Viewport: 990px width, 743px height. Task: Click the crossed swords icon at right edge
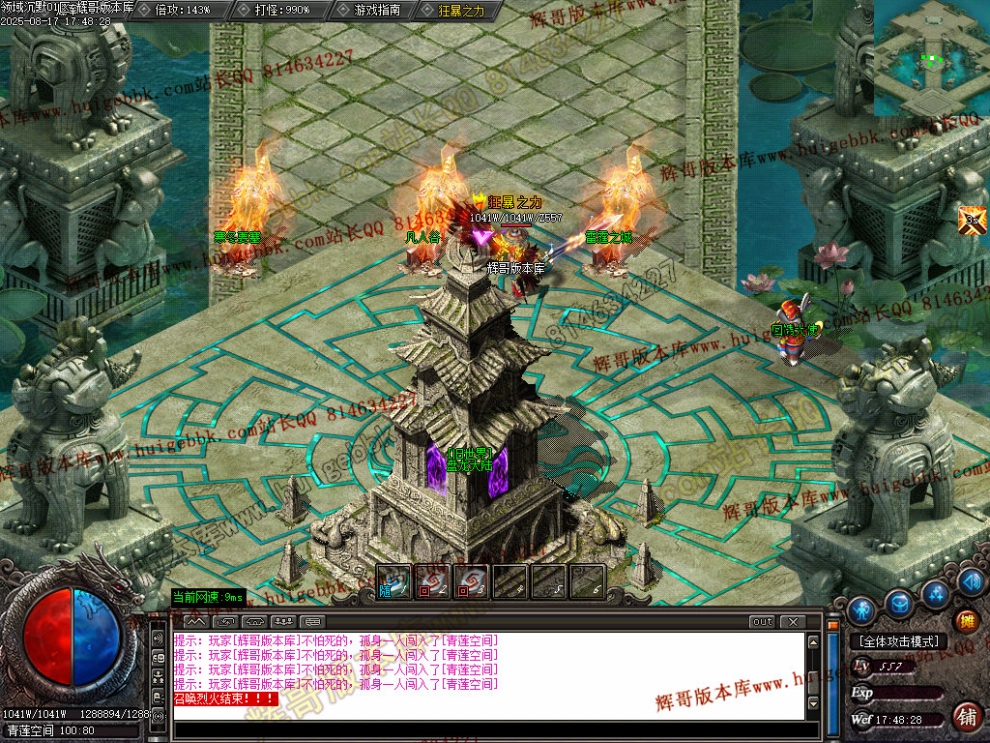pos(971,220)
